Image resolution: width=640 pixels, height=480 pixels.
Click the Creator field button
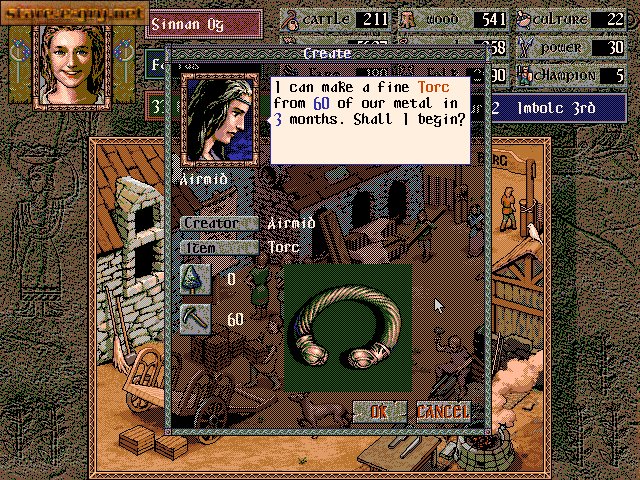(x=217, y=223)
